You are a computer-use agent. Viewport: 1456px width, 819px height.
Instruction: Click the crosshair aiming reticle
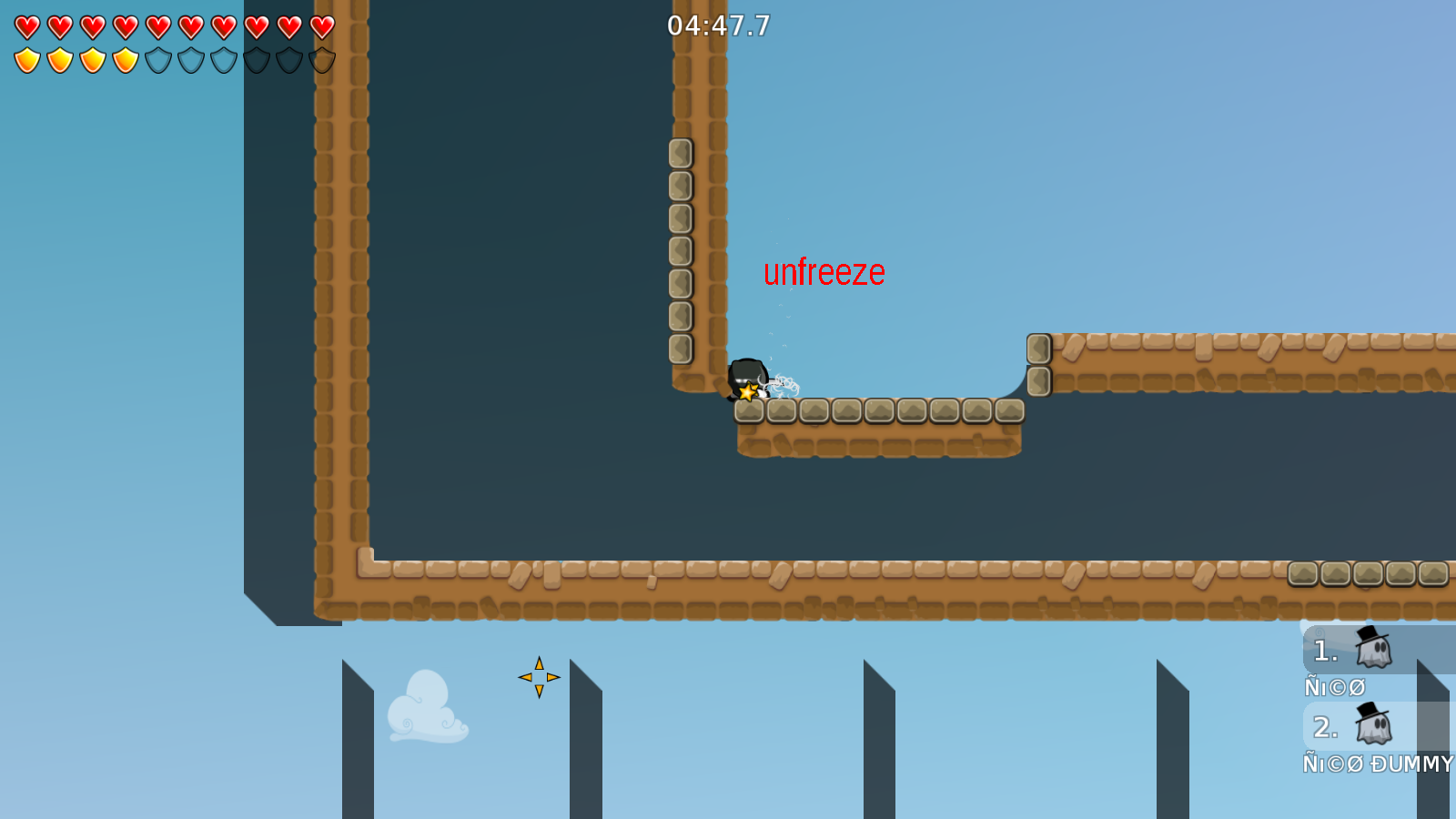coord(539,676)
